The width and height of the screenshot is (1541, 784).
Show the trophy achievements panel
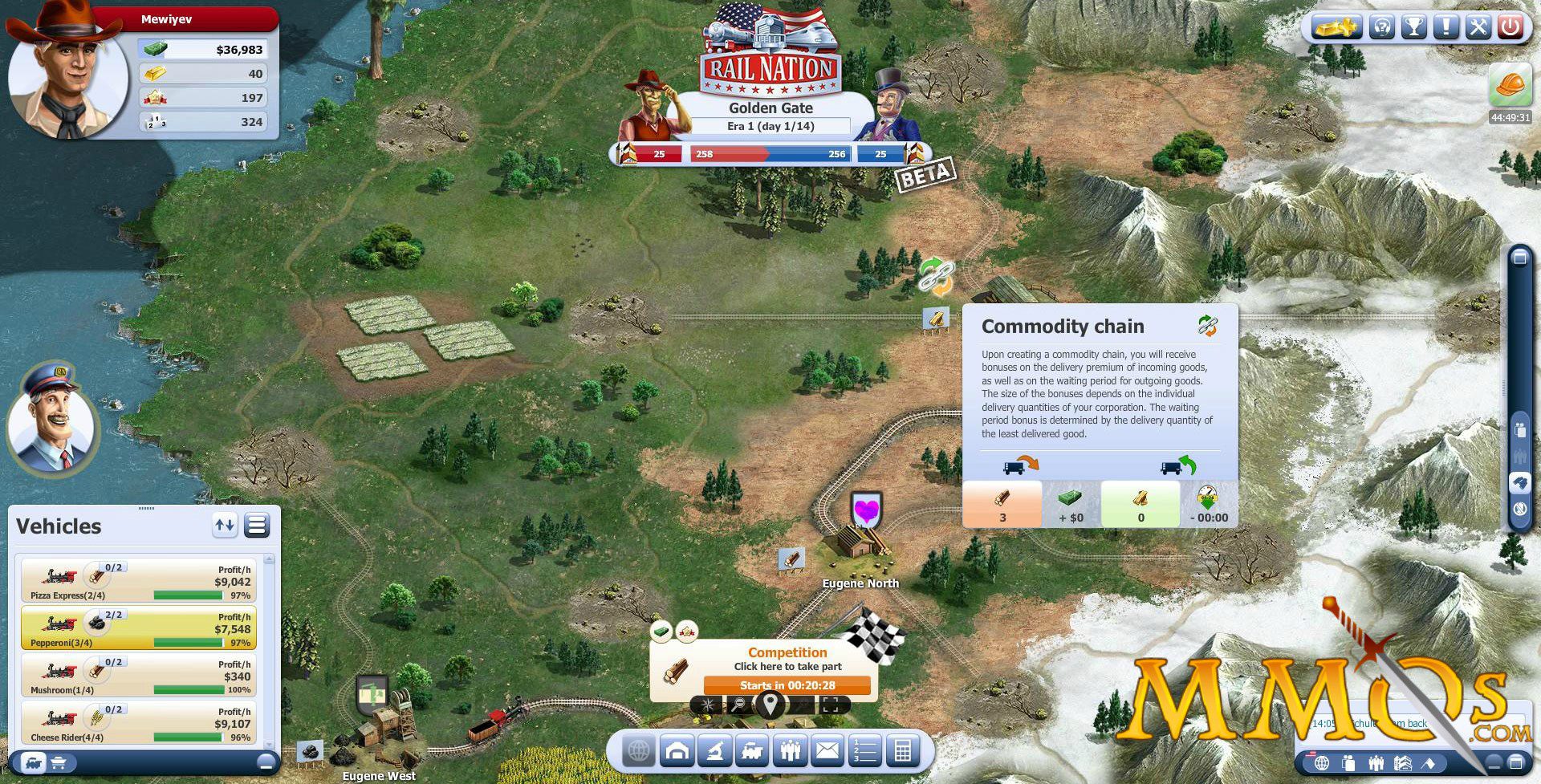point(1413,27)
